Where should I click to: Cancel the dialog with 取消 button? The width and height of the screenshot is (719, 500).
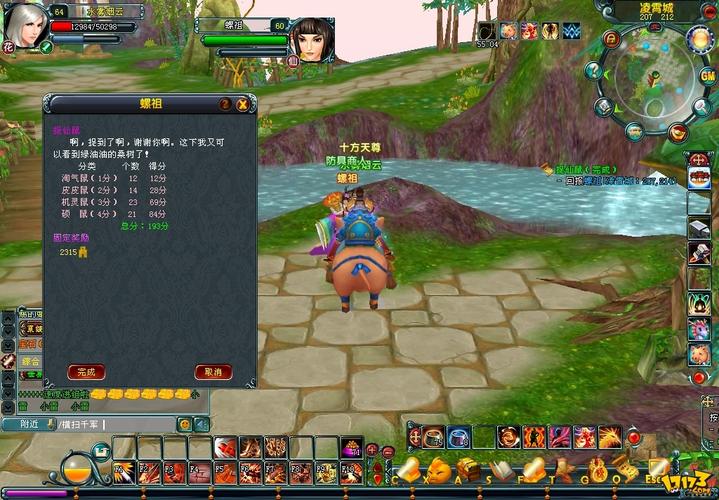point(212,371)
